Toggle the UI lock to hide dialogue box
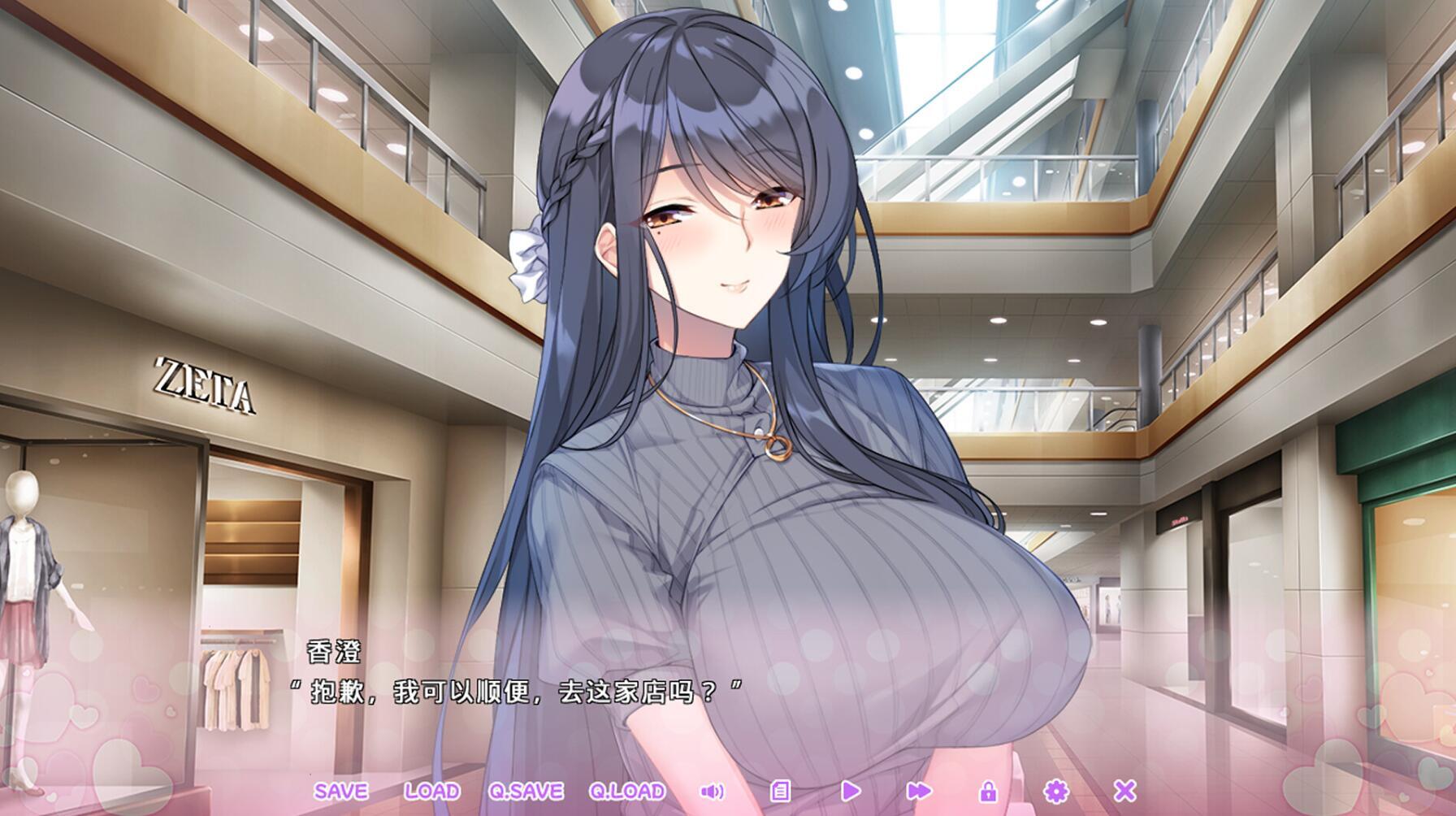This screenshot has height=816, width=1456. click(x=990, y=790)
